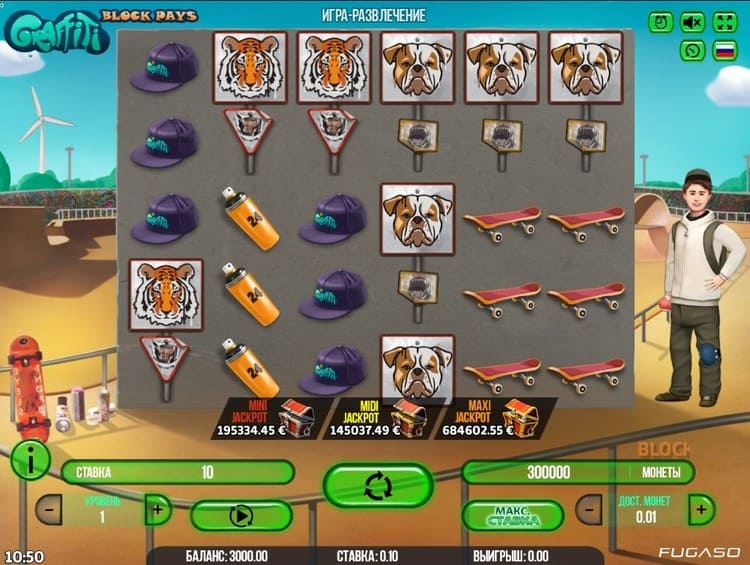The image size is (750, 565).
Task: Lower the coin value with minus
Action: 593,509
